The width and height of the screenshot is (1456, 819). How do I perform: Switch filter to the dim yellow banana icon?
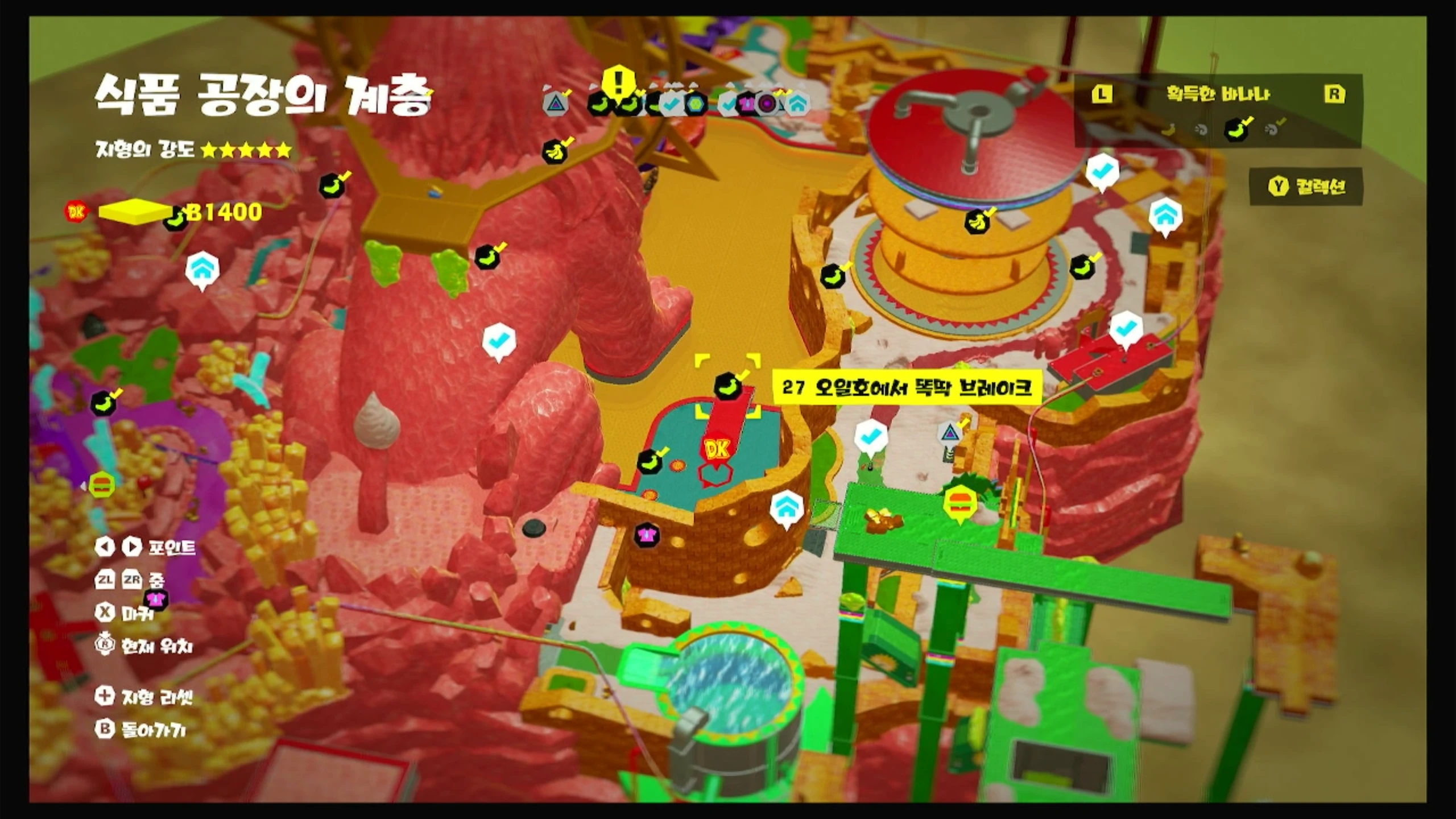(x=1168, y=130)
